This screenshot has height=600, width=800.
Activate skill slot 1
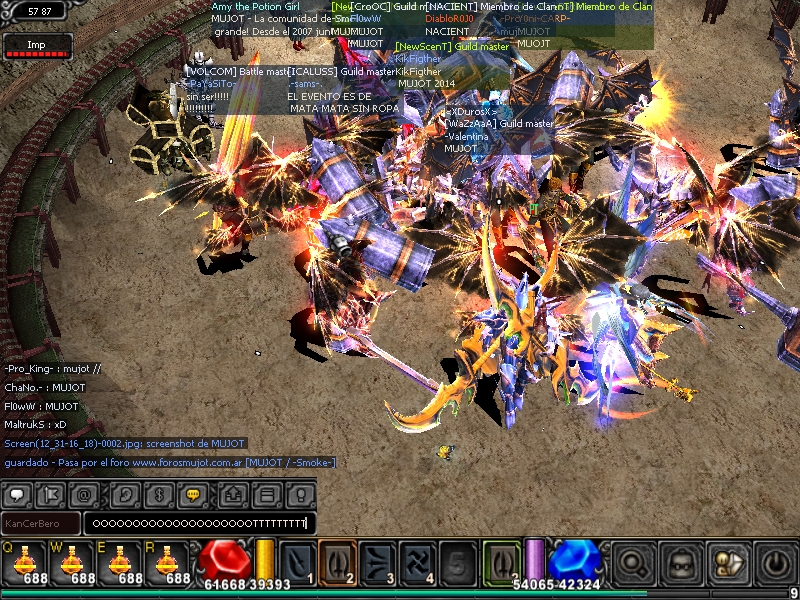298,561
